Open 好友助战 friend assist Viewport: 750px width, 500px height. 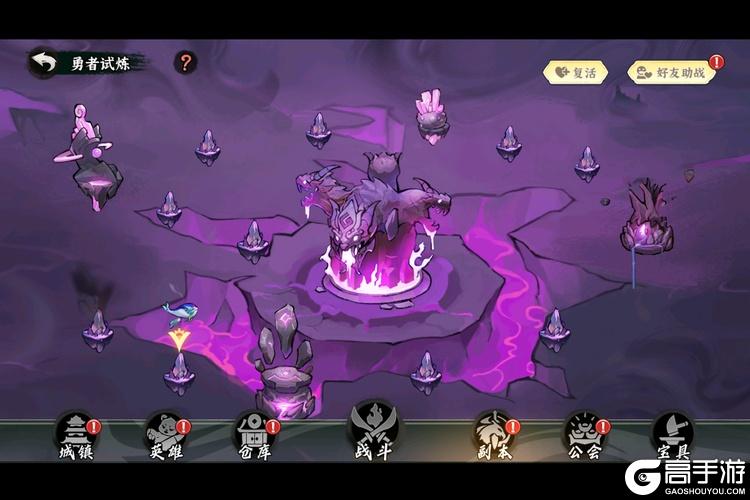click(671, 72)
